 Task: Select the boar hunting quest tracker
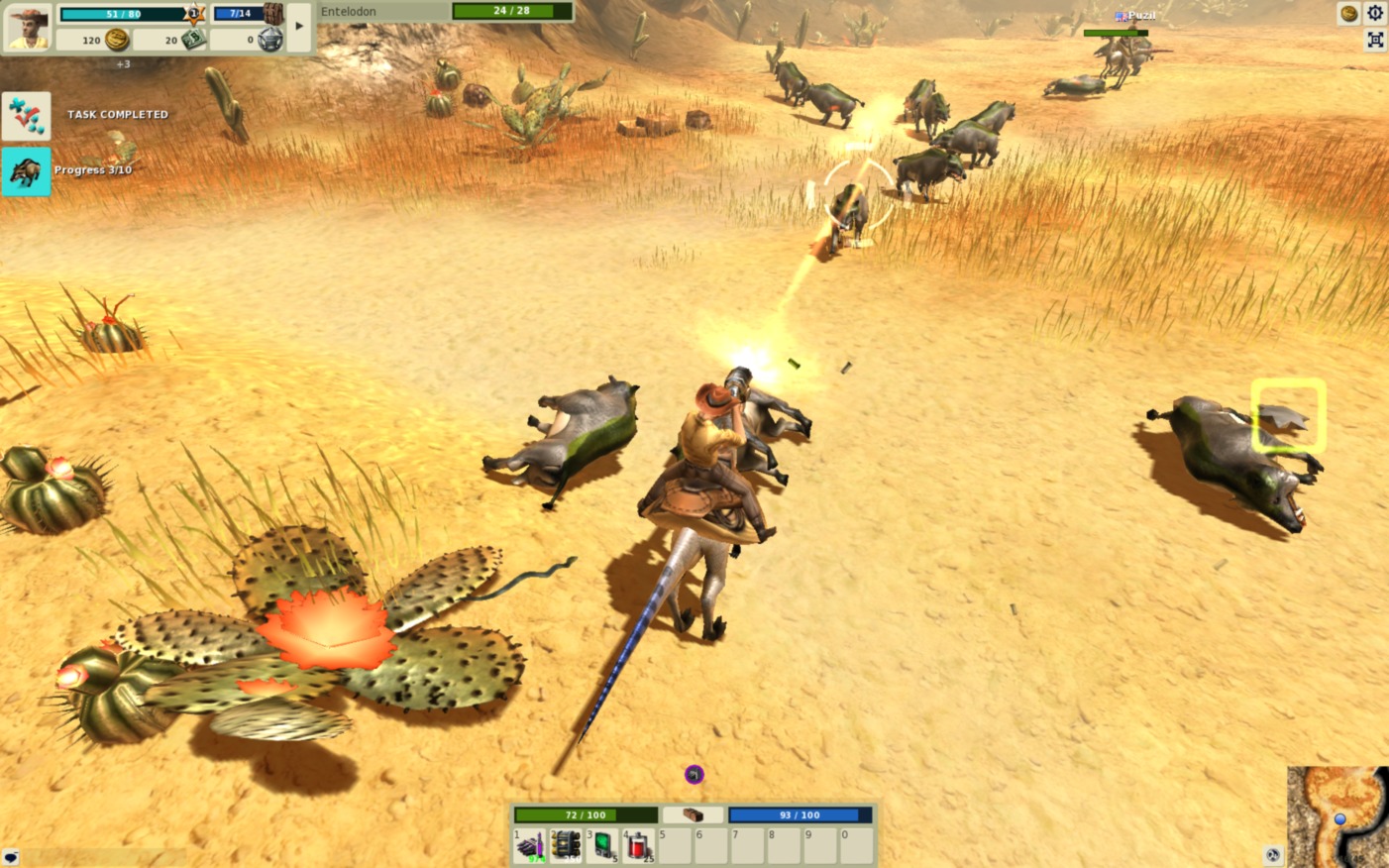click(26, 171)
